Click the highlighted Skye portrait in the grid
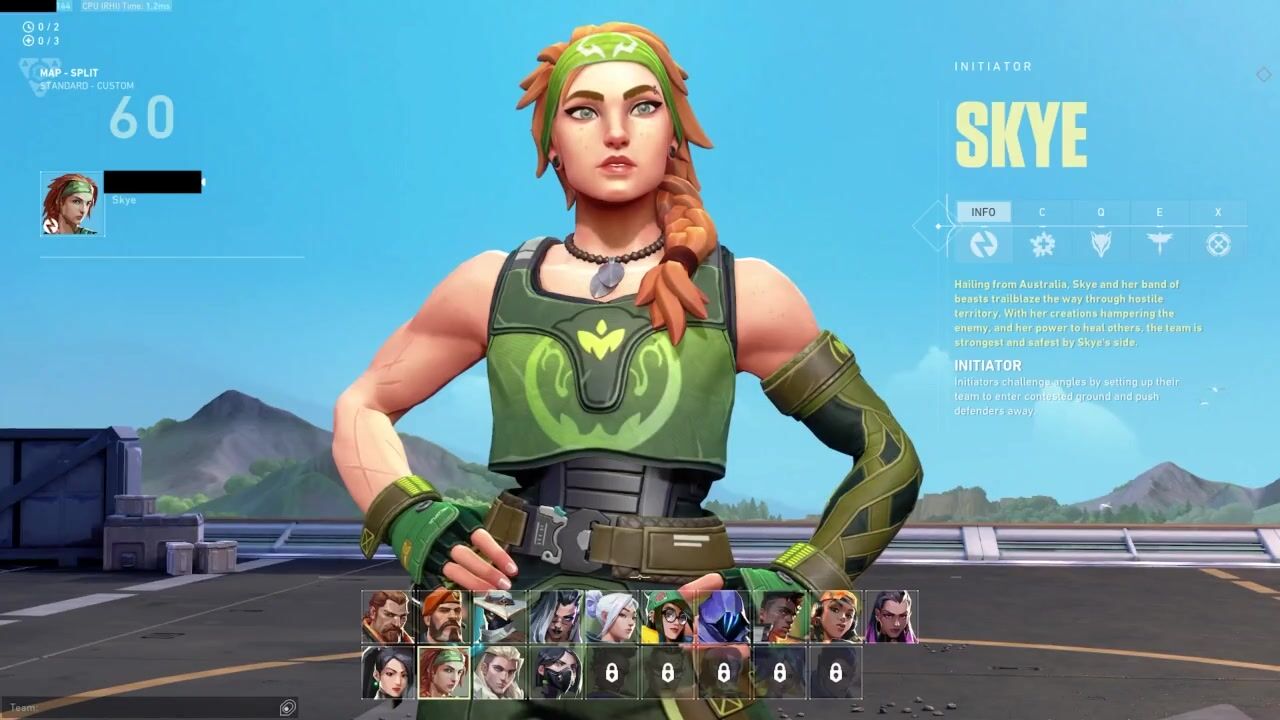The height and width of the screenshot is (720, 1280). coord(443,673)
